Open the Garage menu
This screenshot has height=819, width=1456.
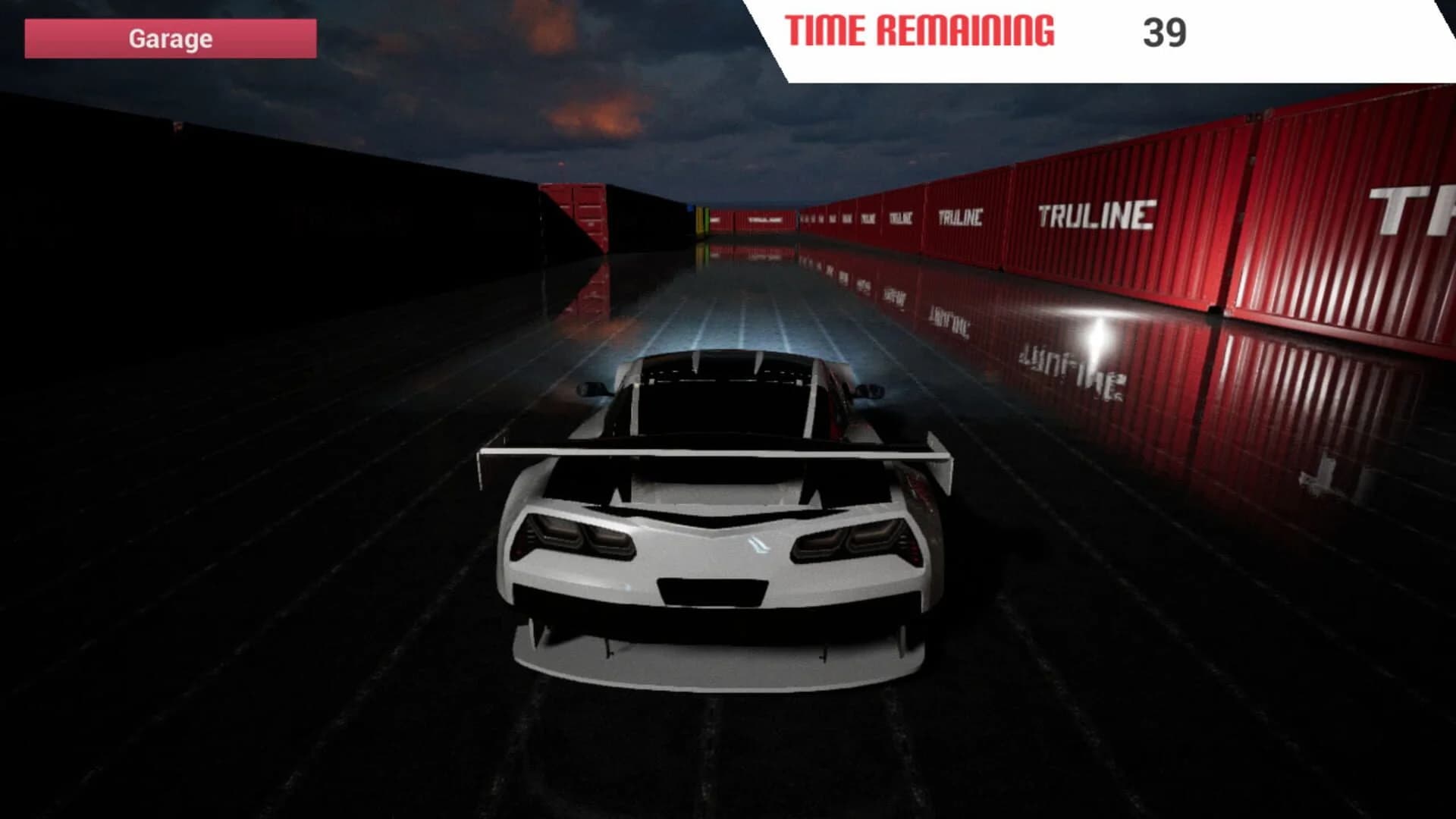[x=171, y=39]
